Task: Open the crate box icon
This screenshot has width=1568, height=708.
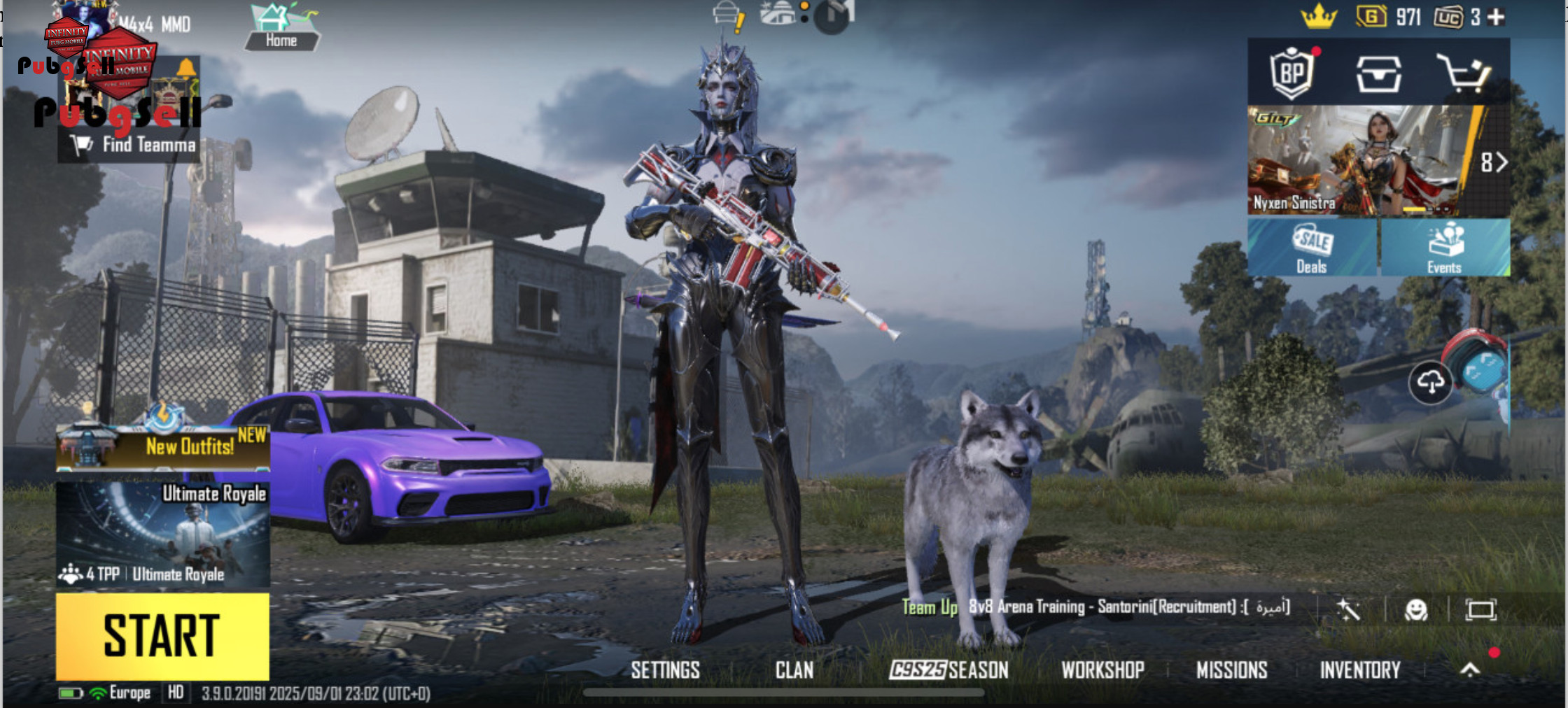Action: 1378,74
